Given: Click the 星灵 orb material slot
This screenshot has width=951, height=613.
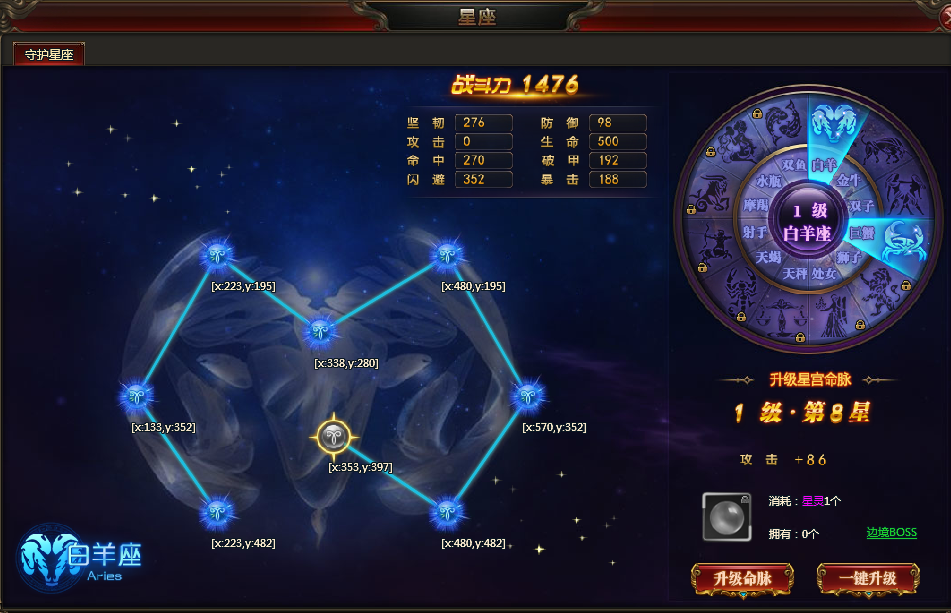Looking at the screenshot, I should click(726, 516).
